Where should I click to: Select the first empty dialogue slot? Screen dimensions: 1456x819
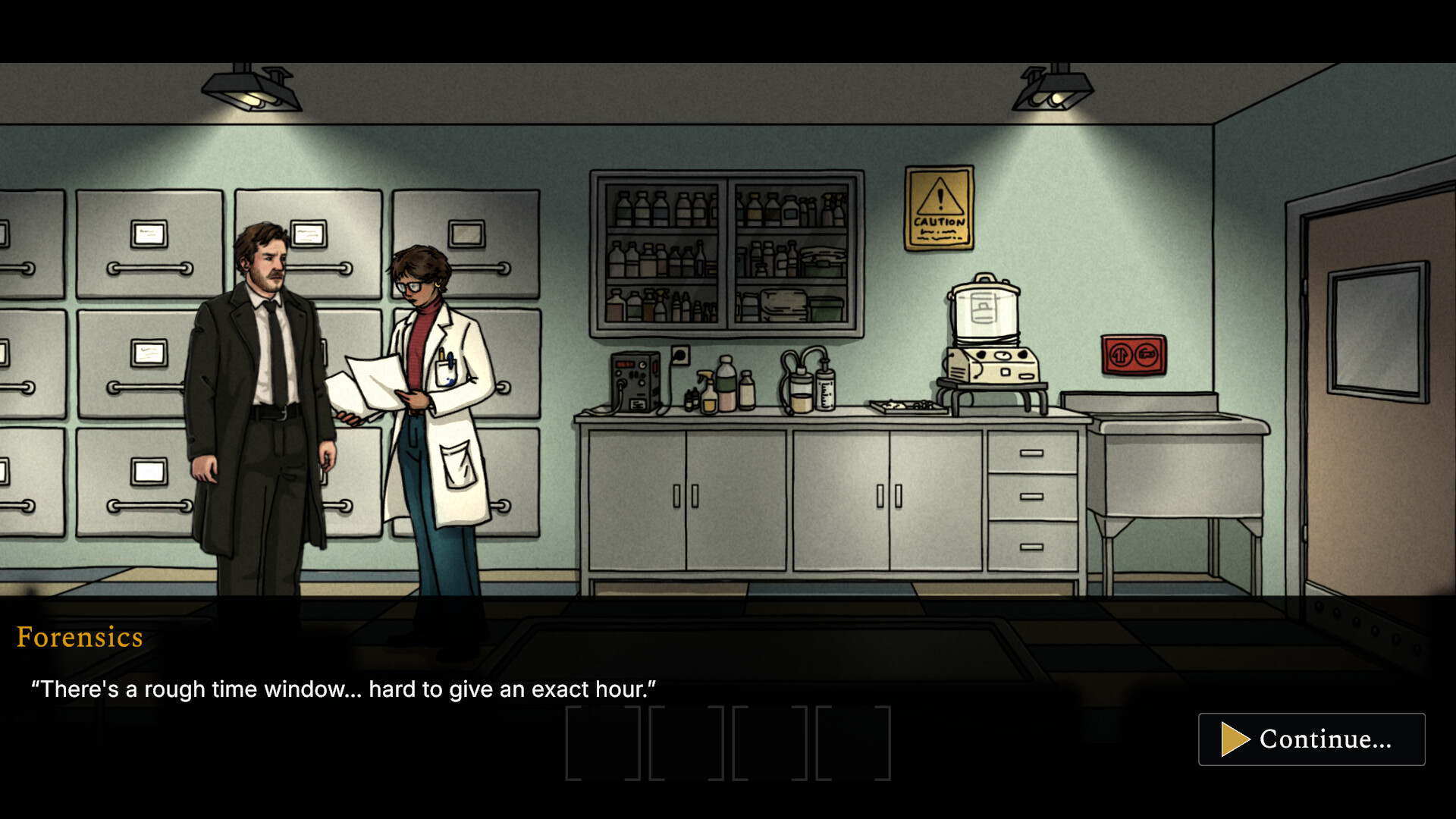click(x=603, y=743)
